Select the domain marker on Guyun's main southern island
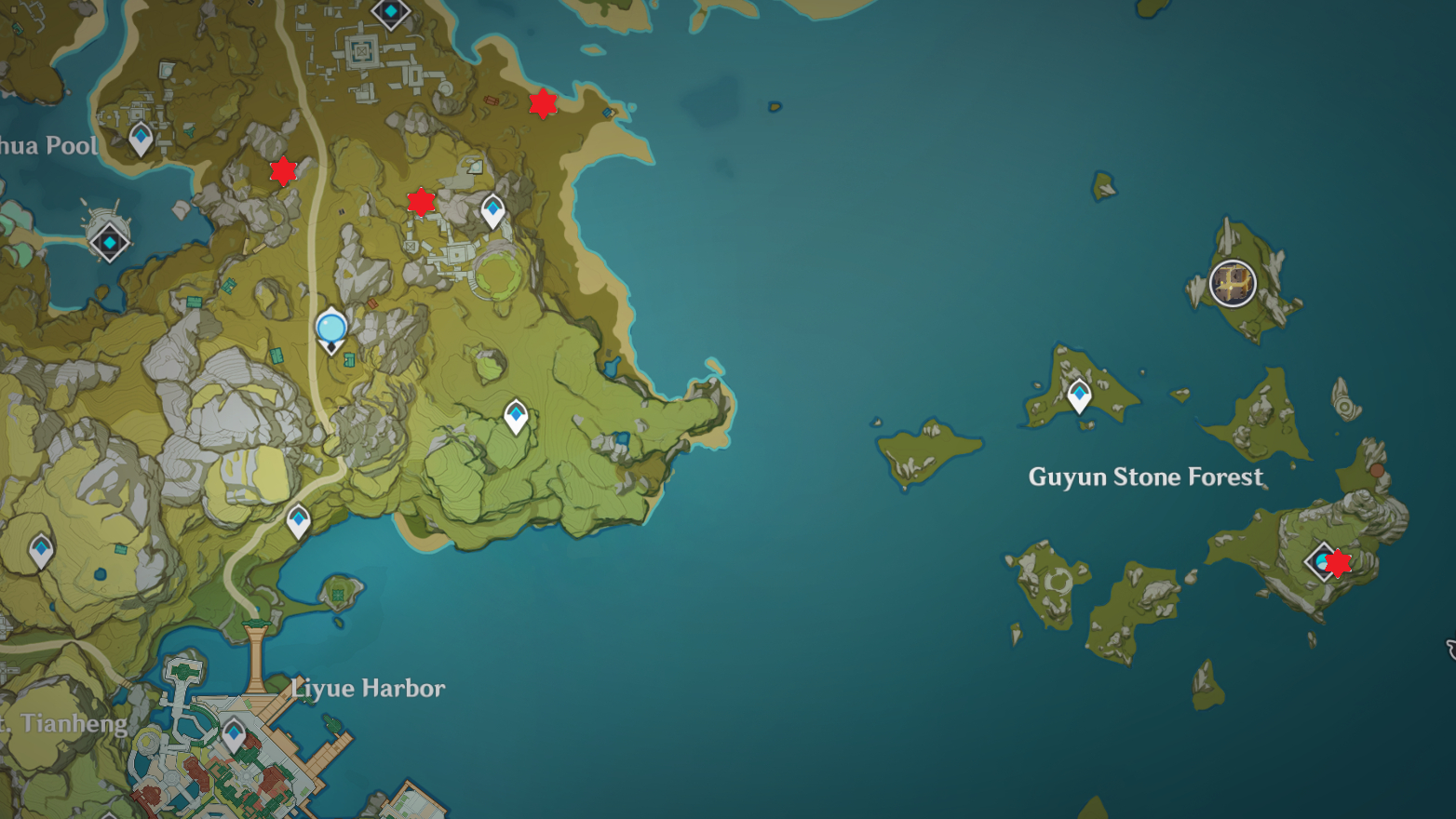 pos(1322,563)
